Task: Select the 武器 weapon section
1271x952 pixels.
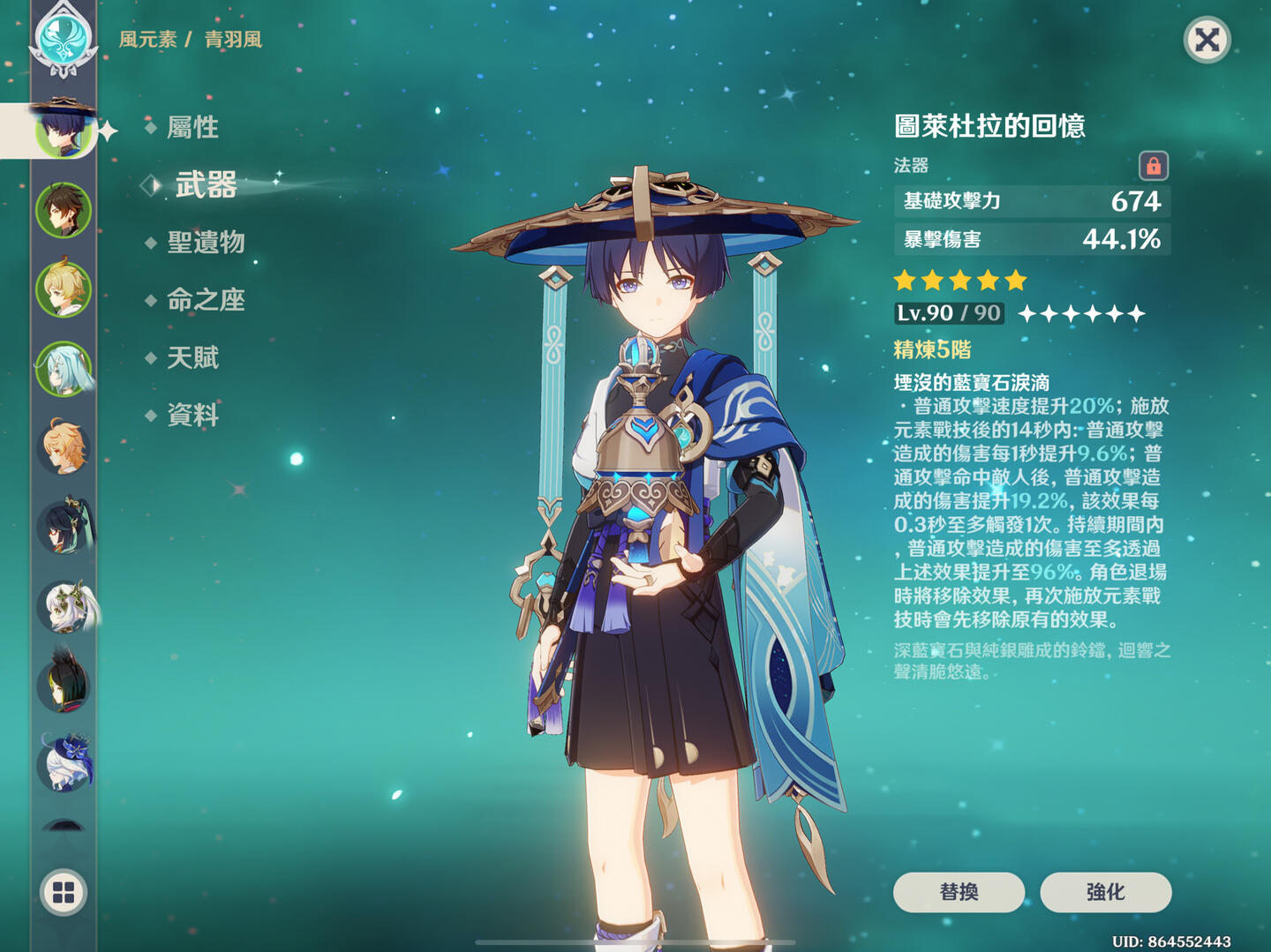Action: pos(206,185)
